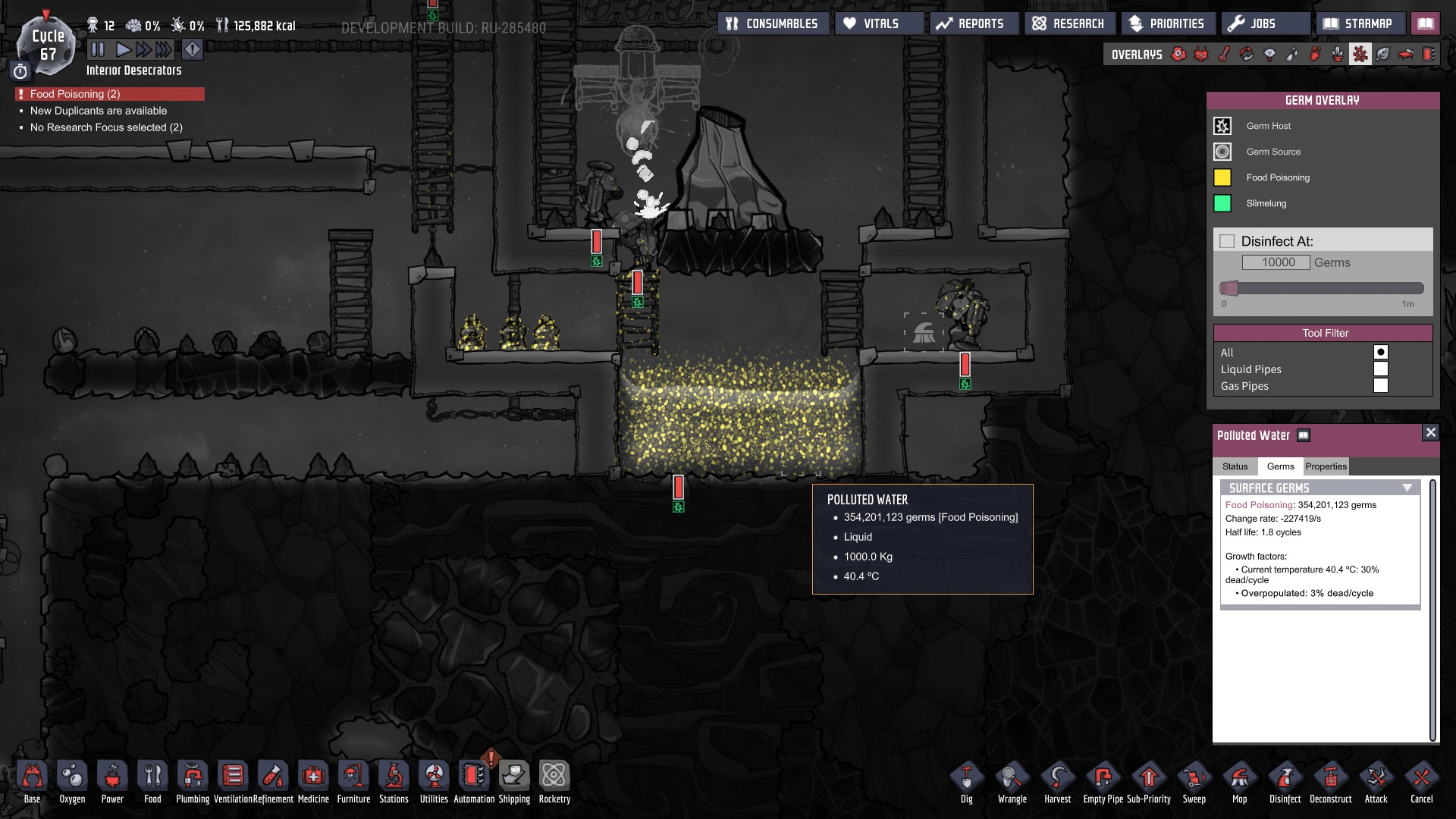1456x819 pixels.
Task: Switch to the Oxygen overlay
Action: pyautogui.click(x=1178, y=54)
